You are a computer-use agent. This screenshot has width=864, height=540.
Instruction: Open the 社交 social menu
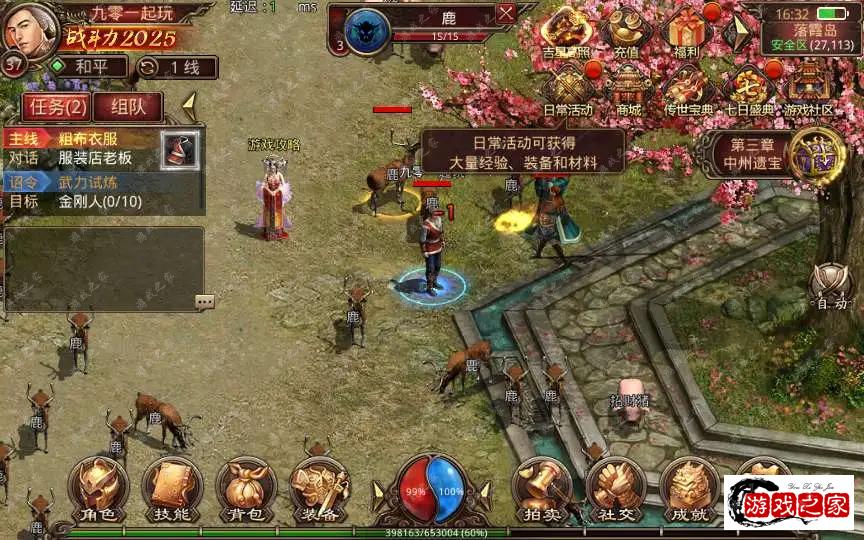click(615, 489)
